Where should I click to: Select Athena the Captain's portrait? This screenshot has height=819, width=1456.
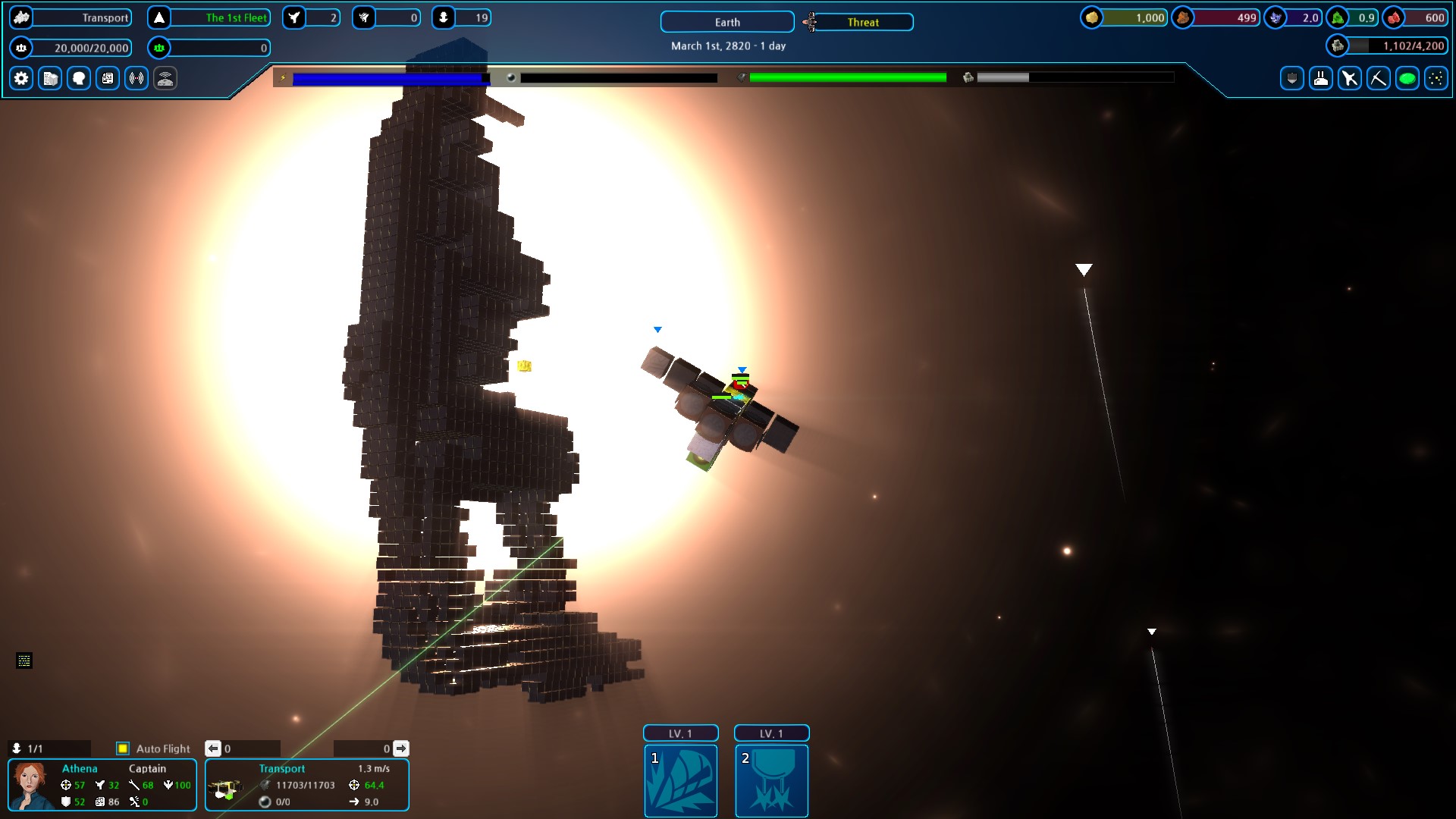(x=30, y=784)
